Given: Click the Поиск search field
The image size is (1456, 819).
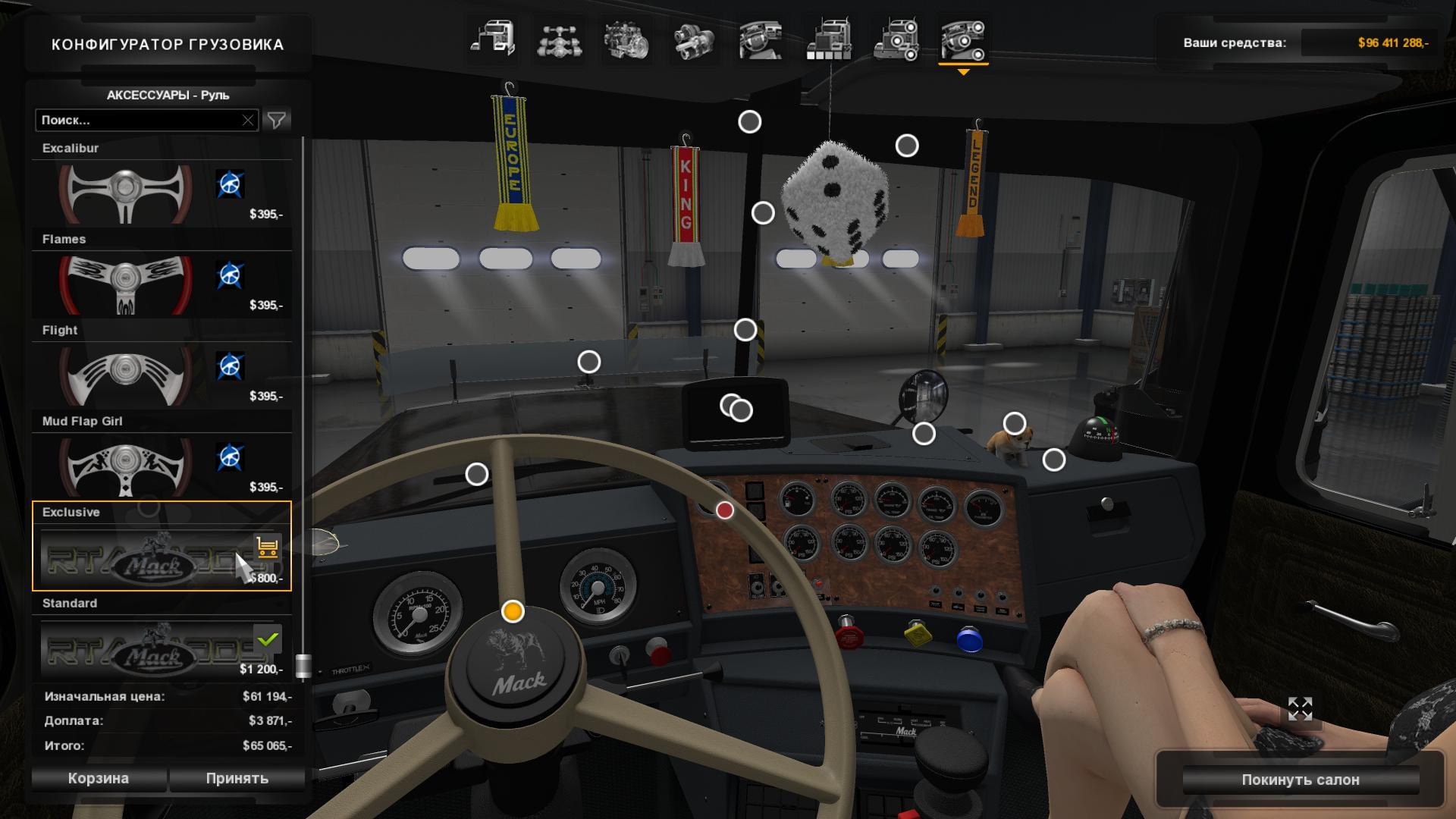Looking at the screenshot, I should 140,120.
